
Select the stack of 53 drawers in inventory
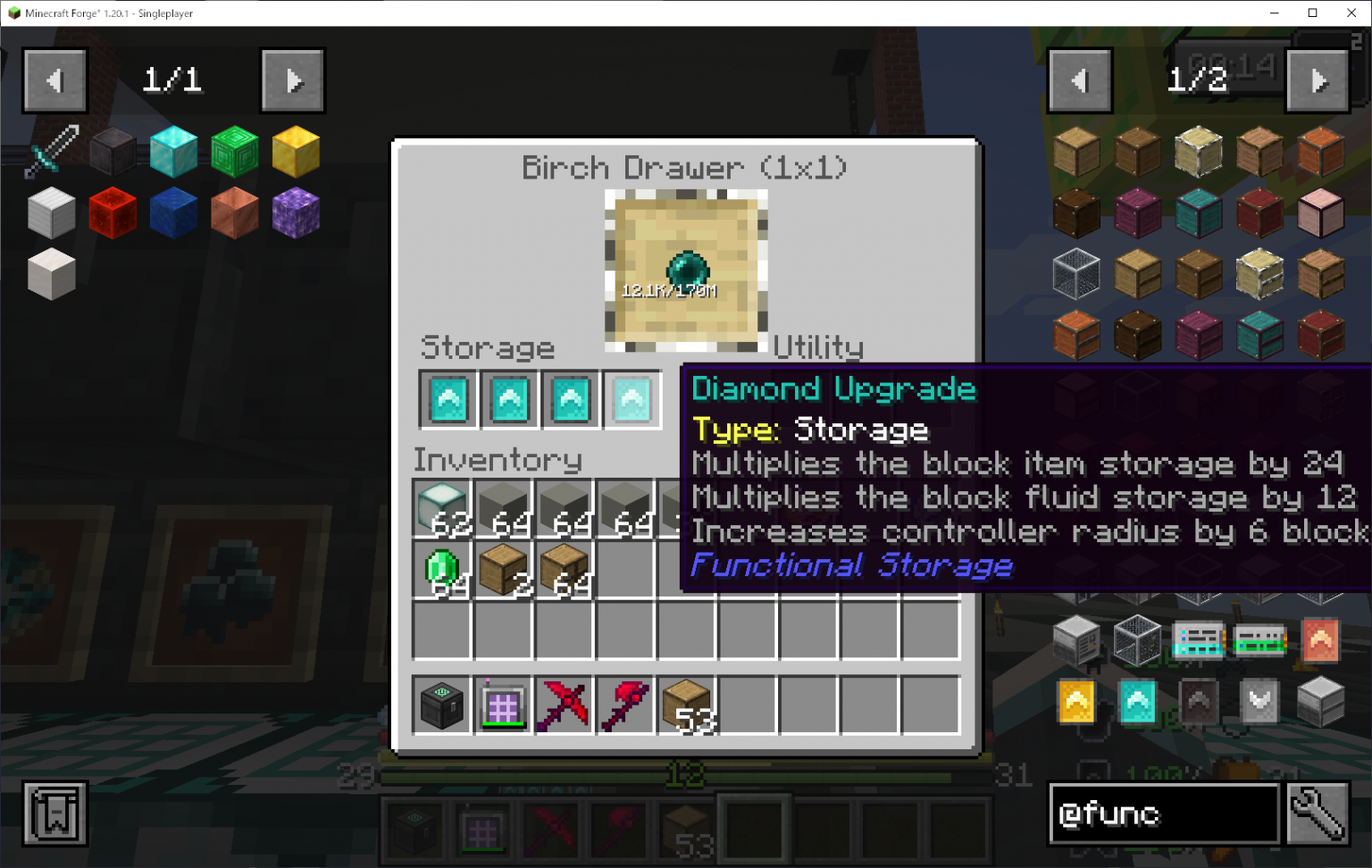pyautogui.click(x=685, y=705)
